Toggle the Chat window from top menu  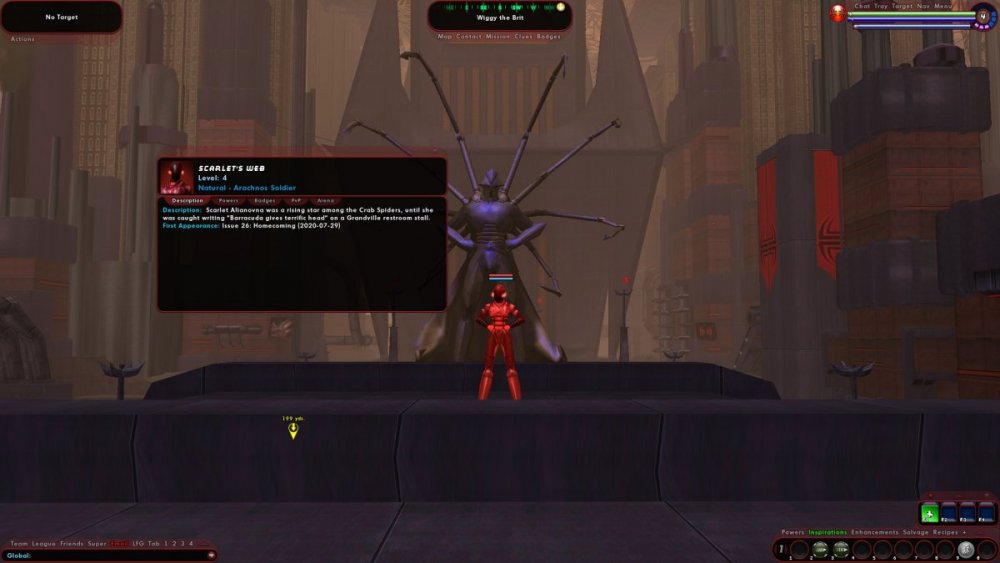862,6
